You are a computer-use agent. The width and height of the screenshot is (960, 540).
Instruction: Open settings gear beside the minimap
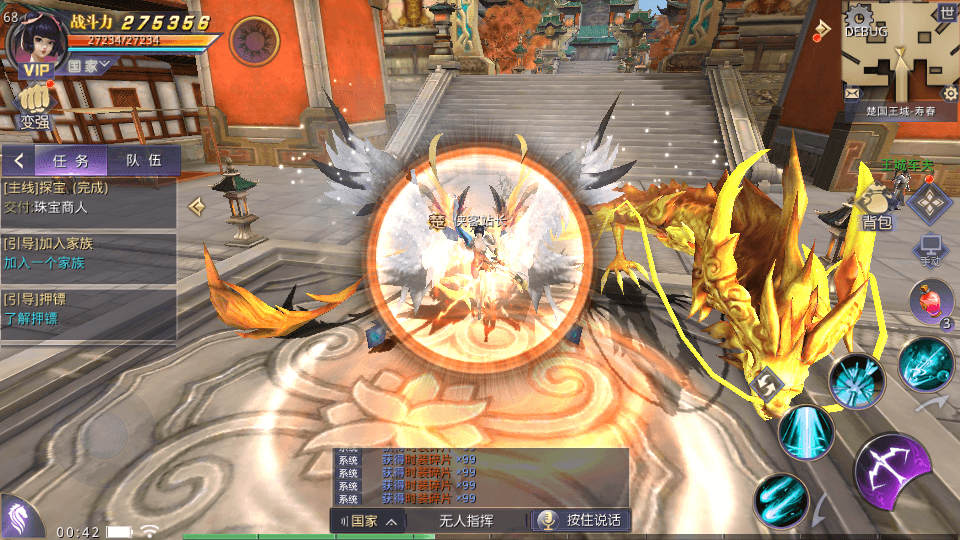(948, 93)
